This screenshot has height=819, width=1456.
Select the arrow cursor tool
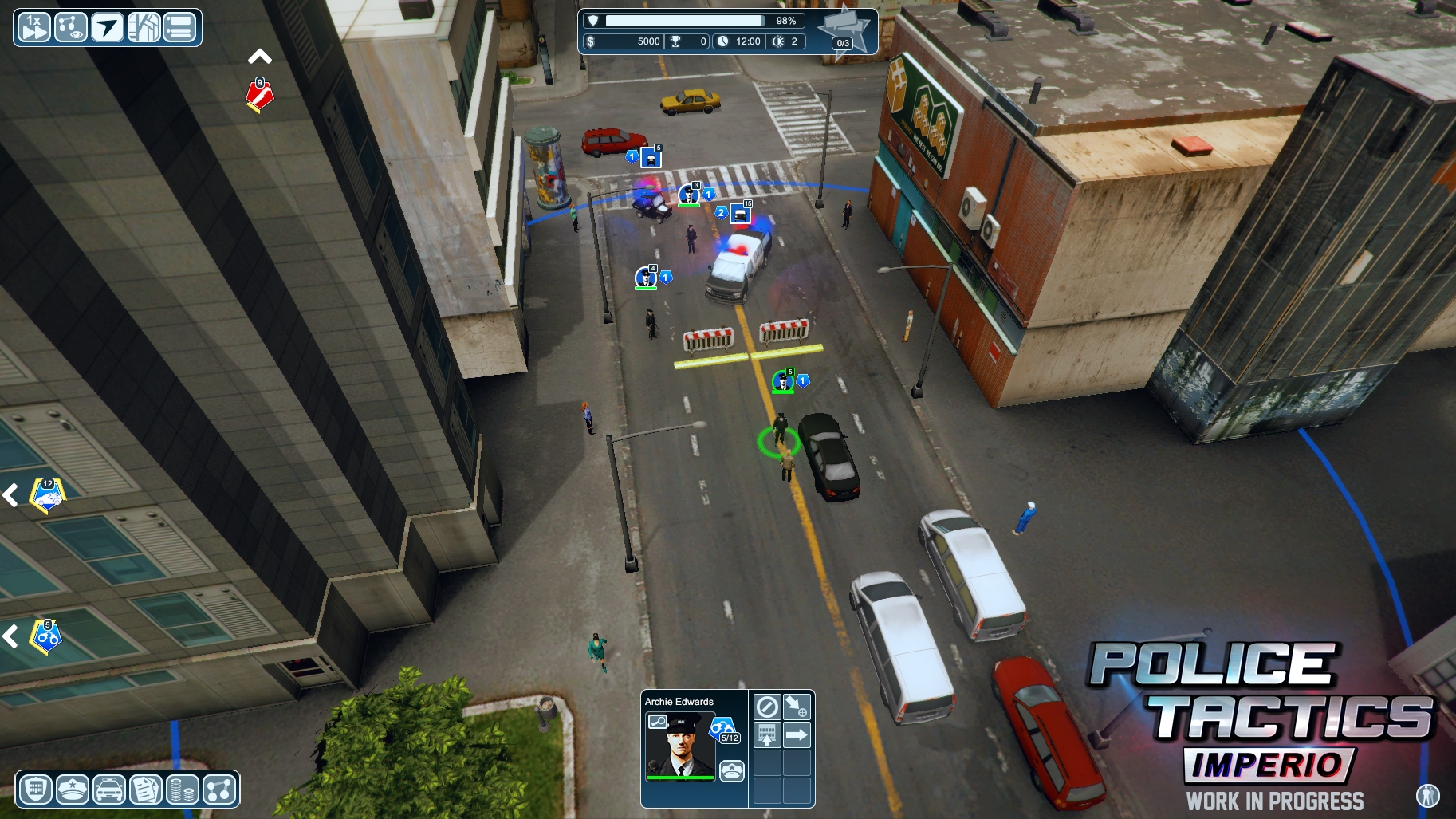(x=107, y=27)
